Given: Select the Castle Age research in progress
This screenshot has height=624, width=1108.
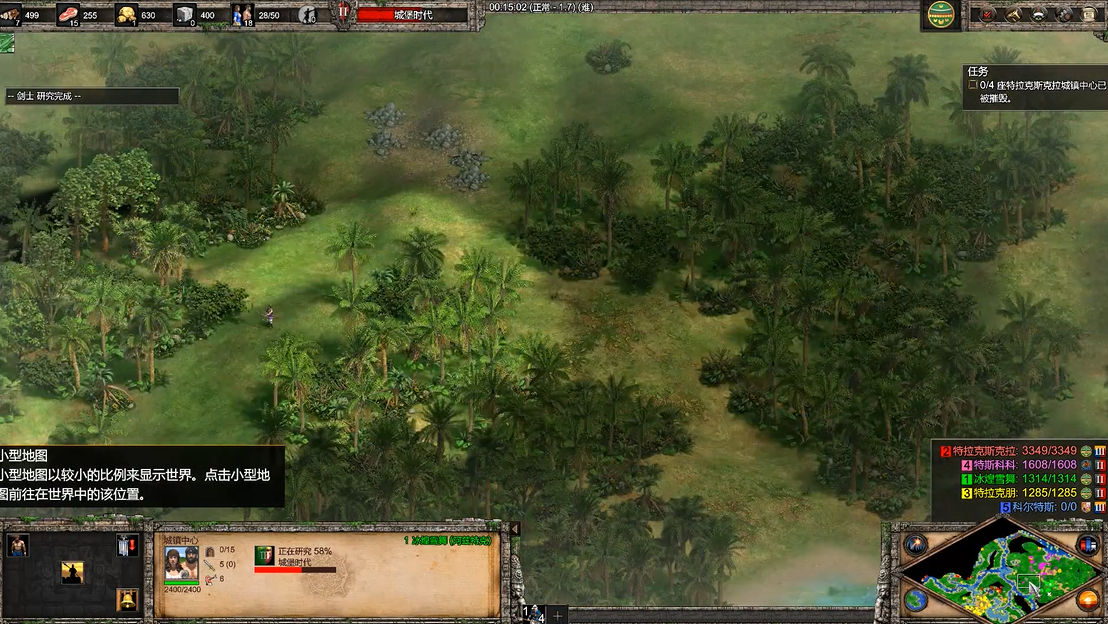Looking at the screenshot, I should coord(264,555).
